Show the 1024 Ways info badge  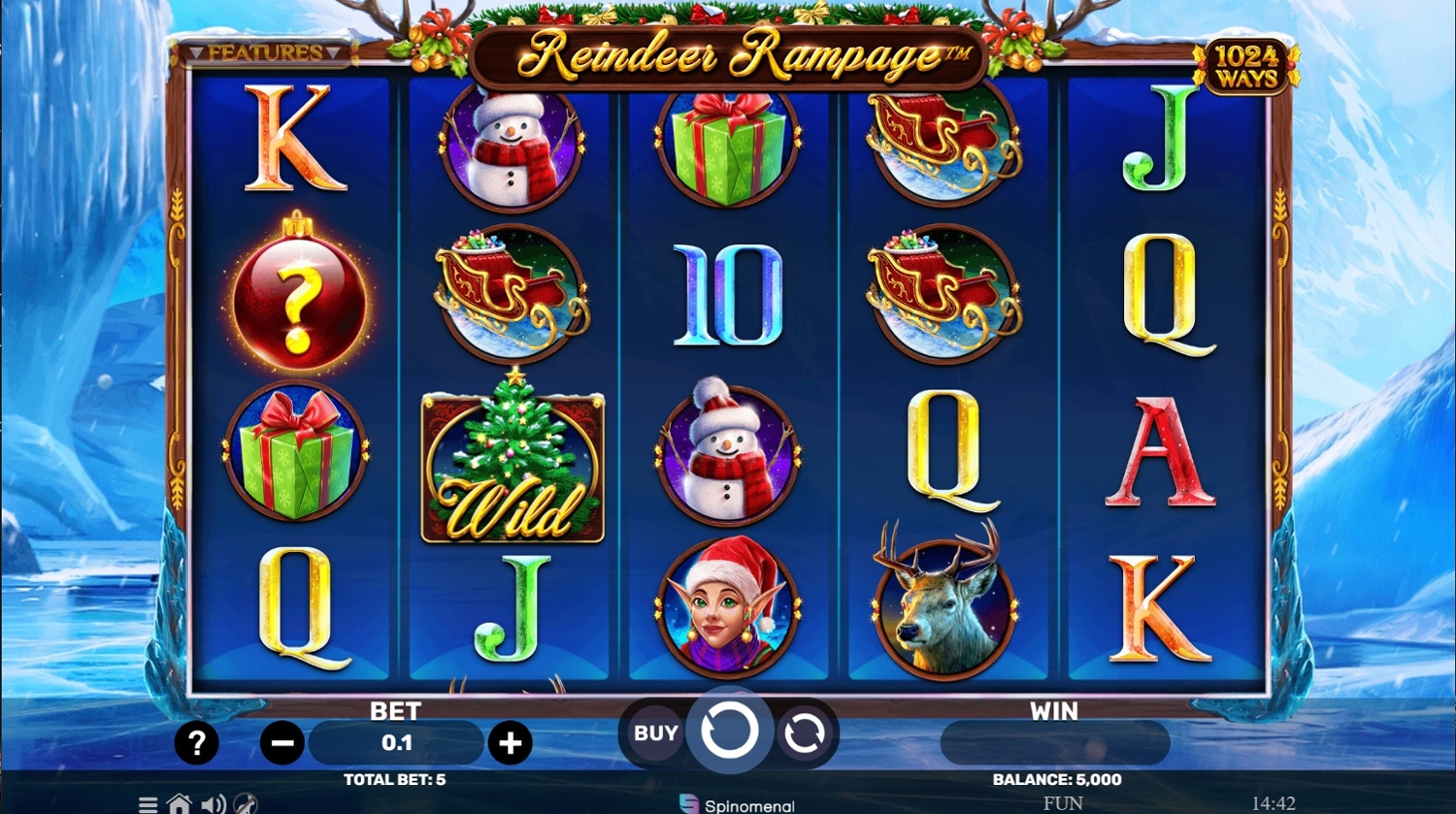(1246, 67)
